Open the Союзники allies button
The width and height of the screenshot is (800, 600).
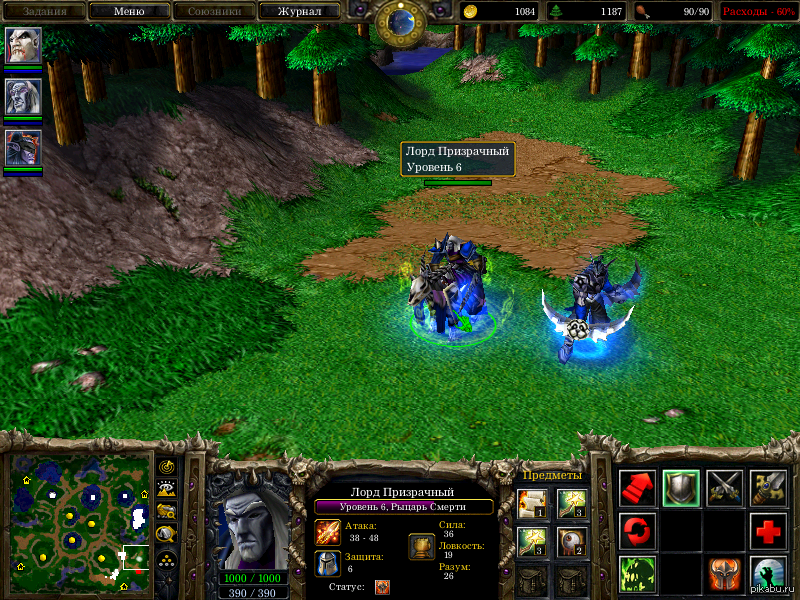coord(213,11)
